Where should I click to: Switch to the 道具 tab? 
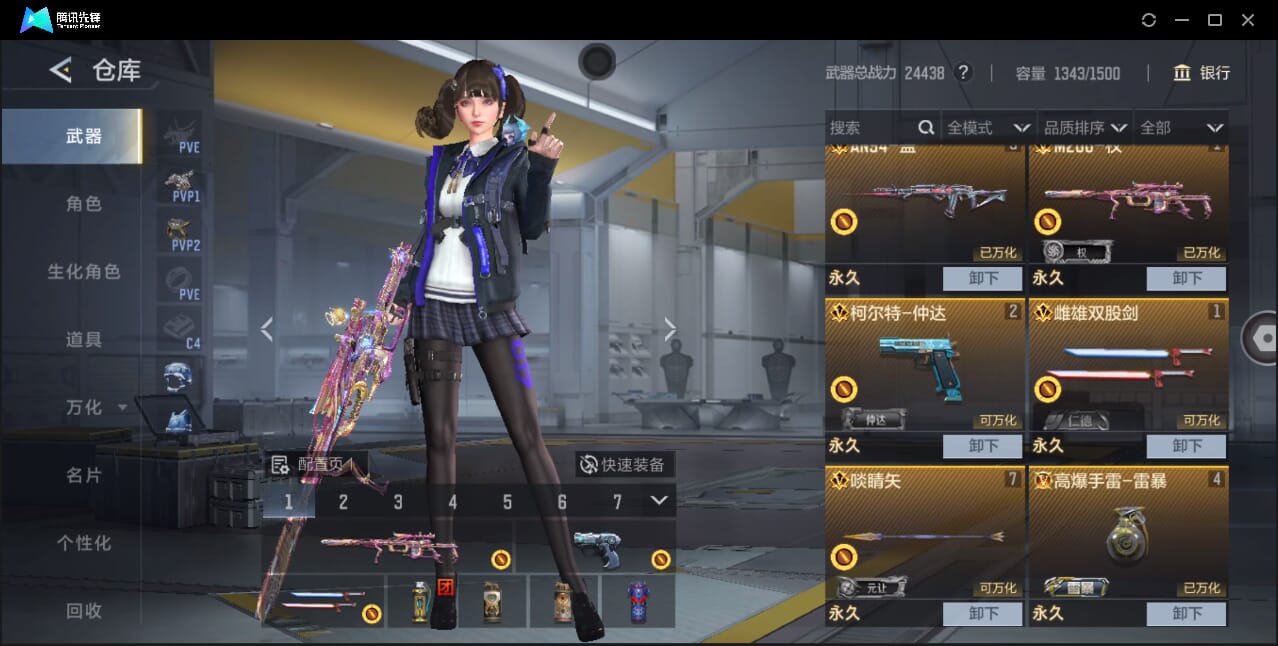point(84,340)
